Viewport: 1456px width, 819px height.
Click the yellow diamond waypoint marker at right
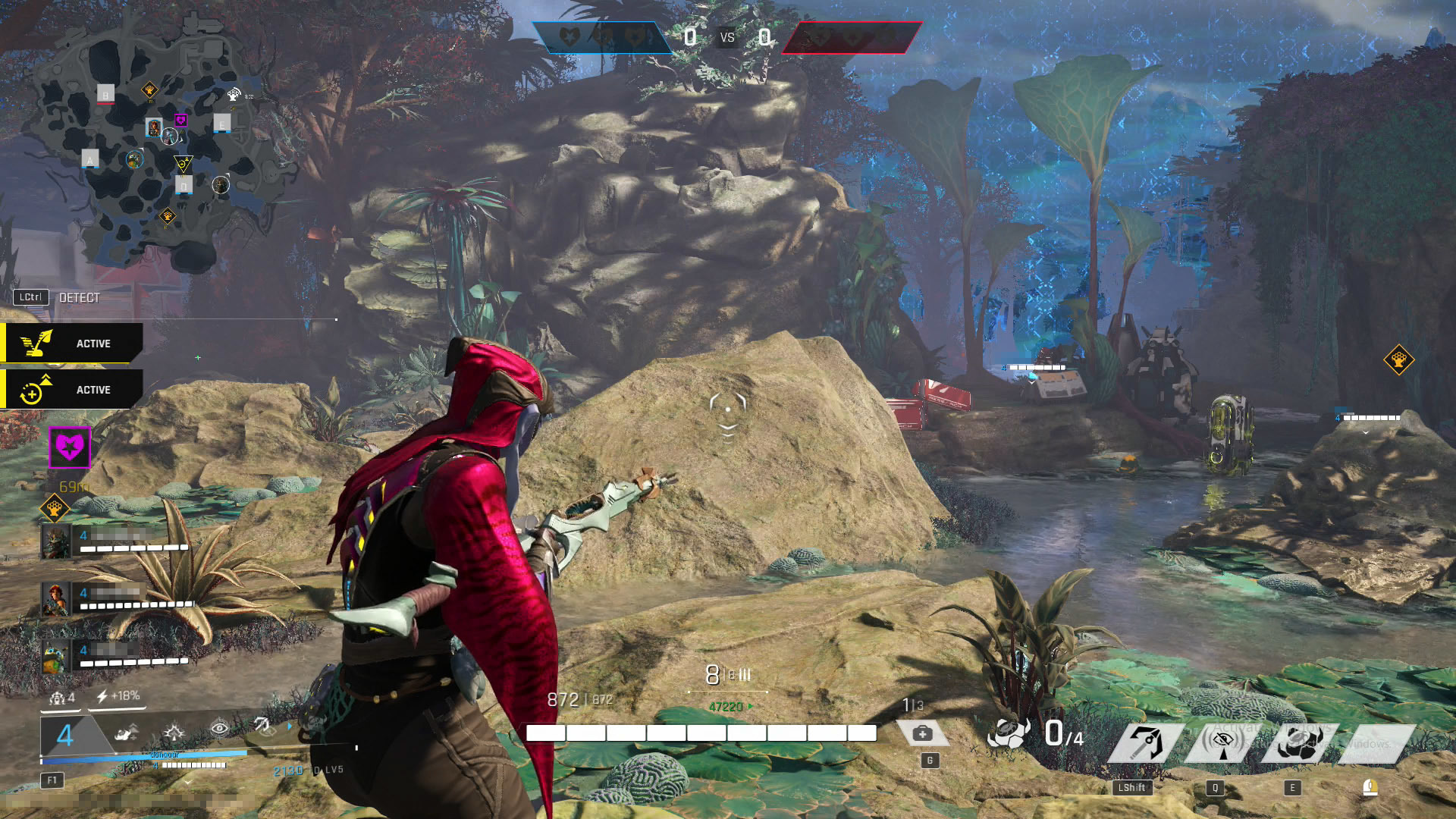click(1398, 359)
